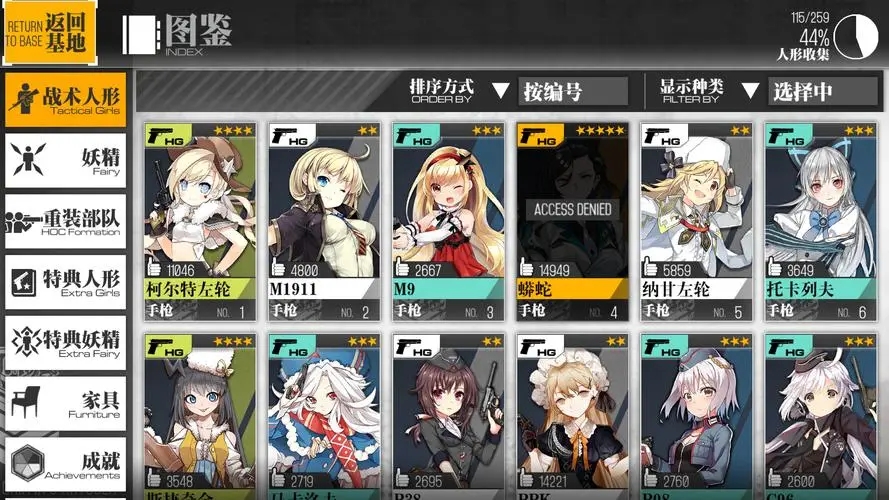Choose the M1911 doll card
The width and height of the screenshot is (889, 500).
point(324,220)
